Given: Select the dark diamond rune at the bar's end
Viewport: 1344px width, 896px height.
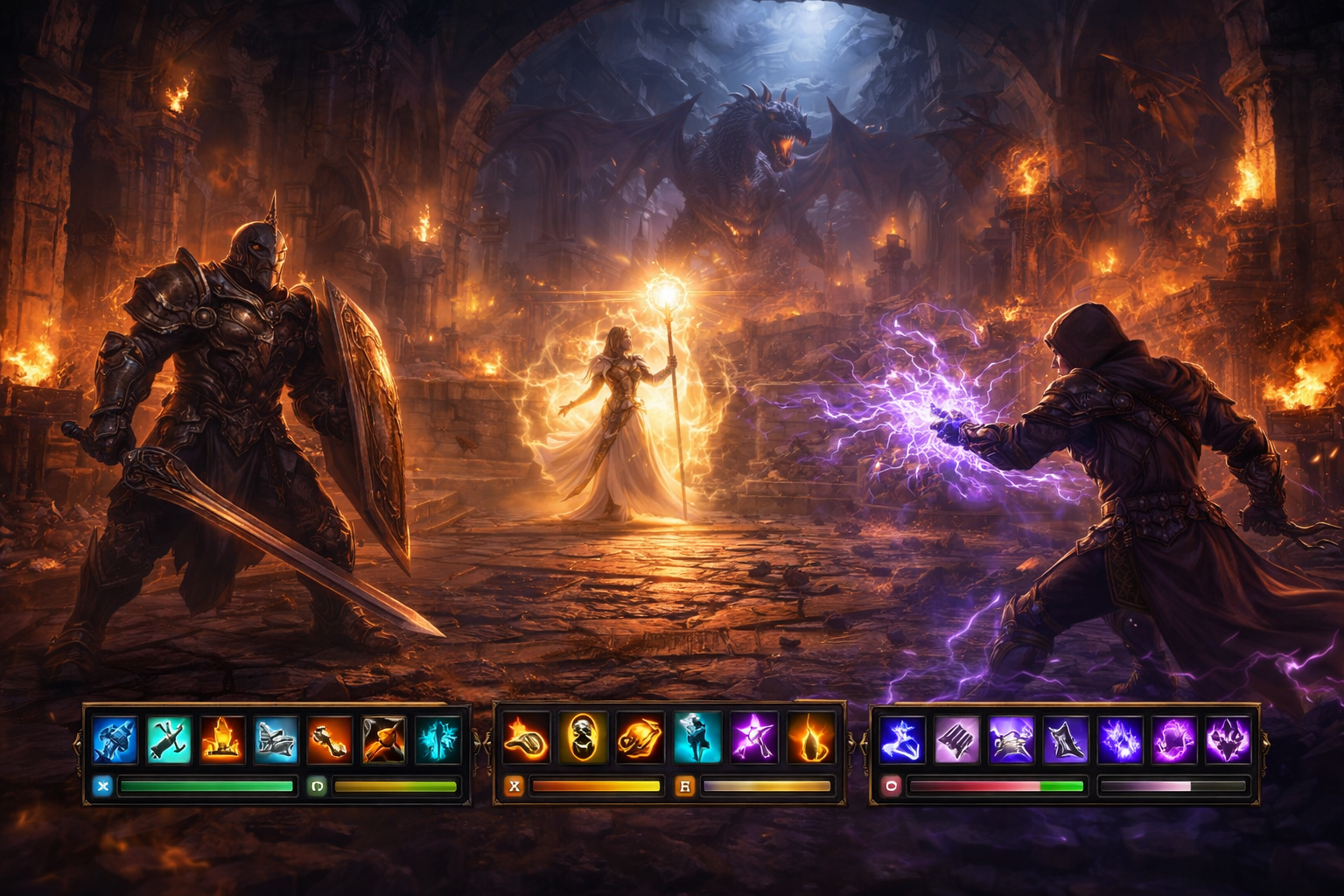Looking at the screenshot, I should (1227, 739).
